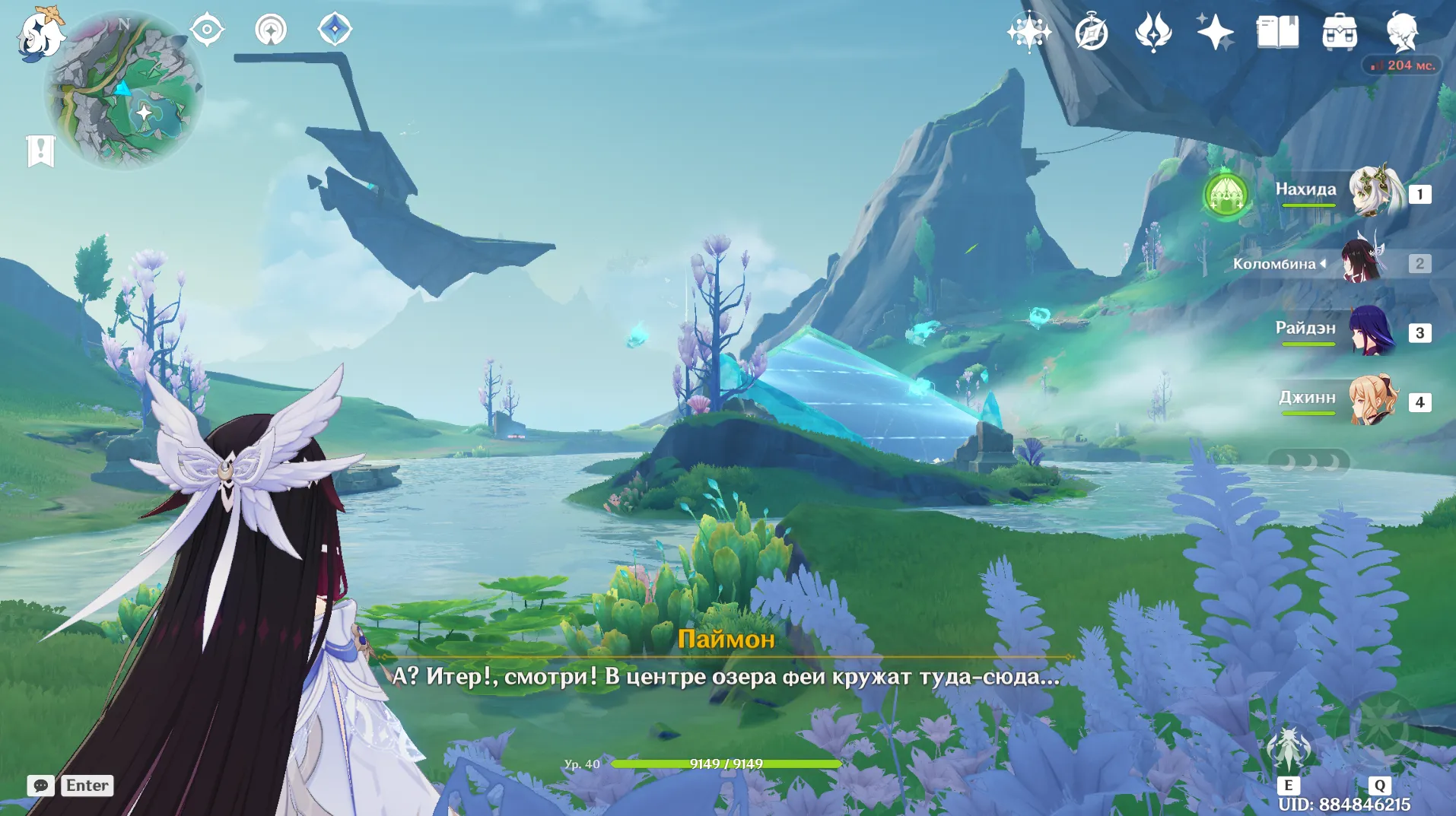Image resolution: width=1456 pixels, height=816 pixels.
Task: Open the circular minimap
Action: coord(124,90)
